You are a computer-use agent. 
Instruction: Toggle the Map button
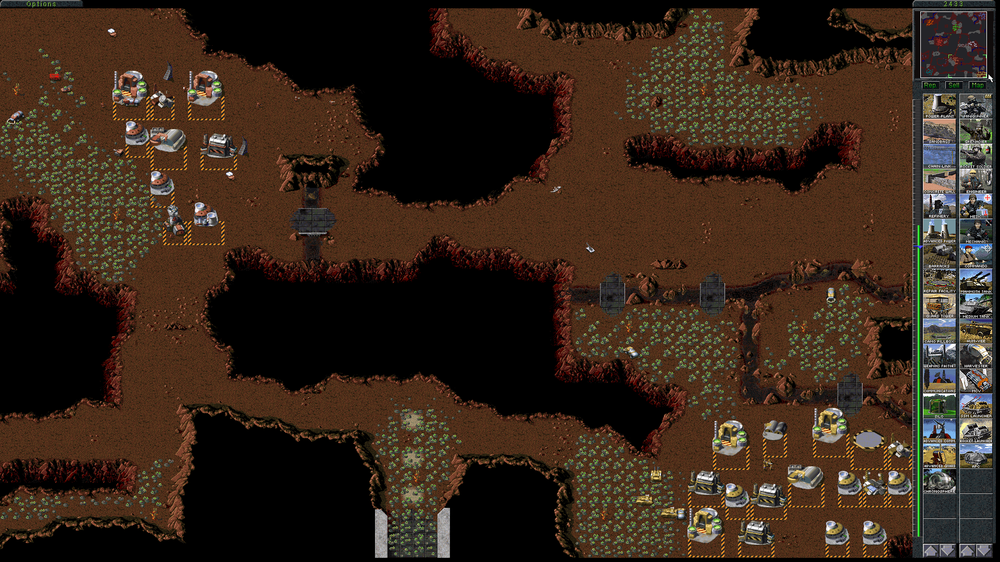pyautogui.click(x=978, y=85)
